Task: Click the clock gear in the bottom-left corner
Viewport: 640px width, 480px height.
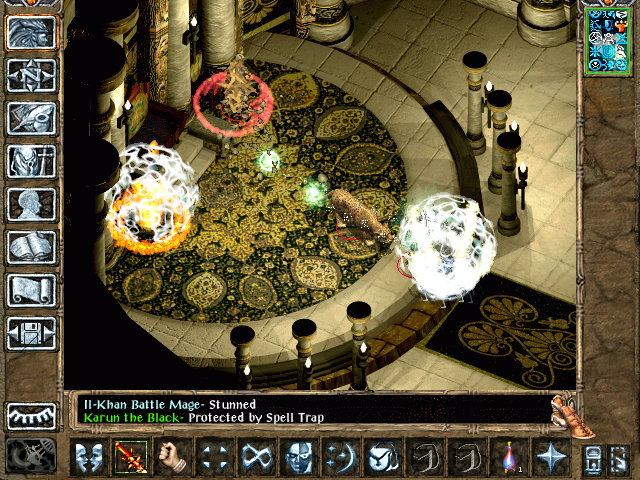Action: pyautogui.click(x=30, y=456)
